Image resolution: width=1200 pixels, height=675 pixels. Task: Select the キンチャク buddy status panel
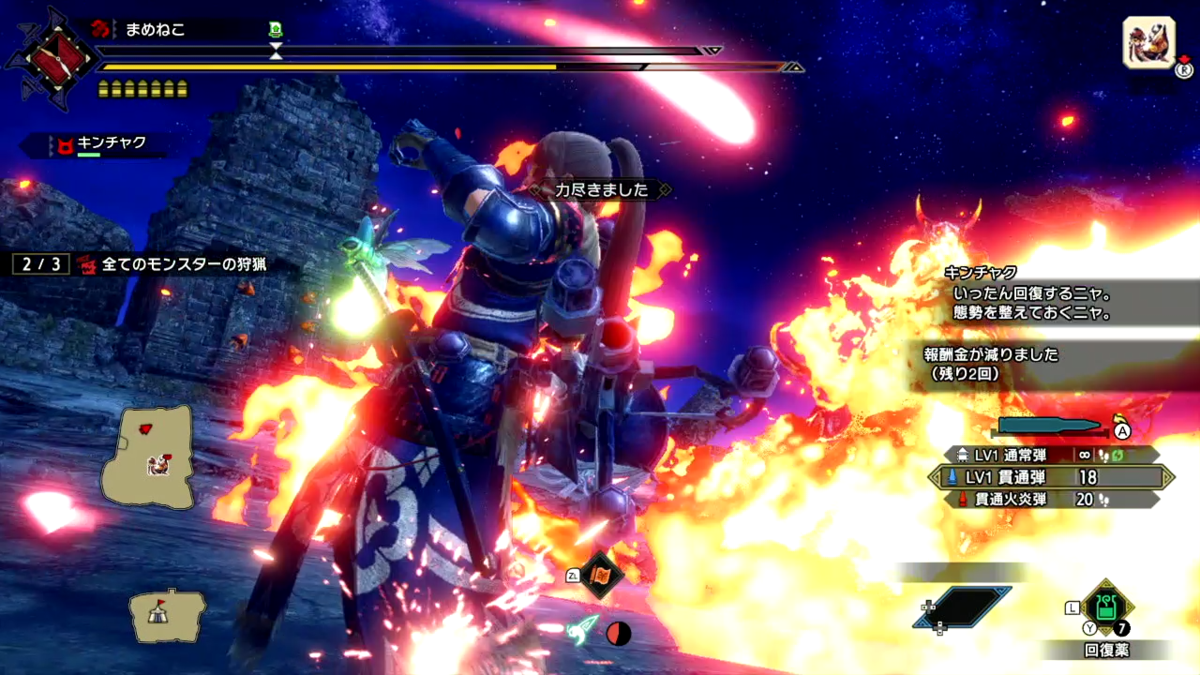100,145
